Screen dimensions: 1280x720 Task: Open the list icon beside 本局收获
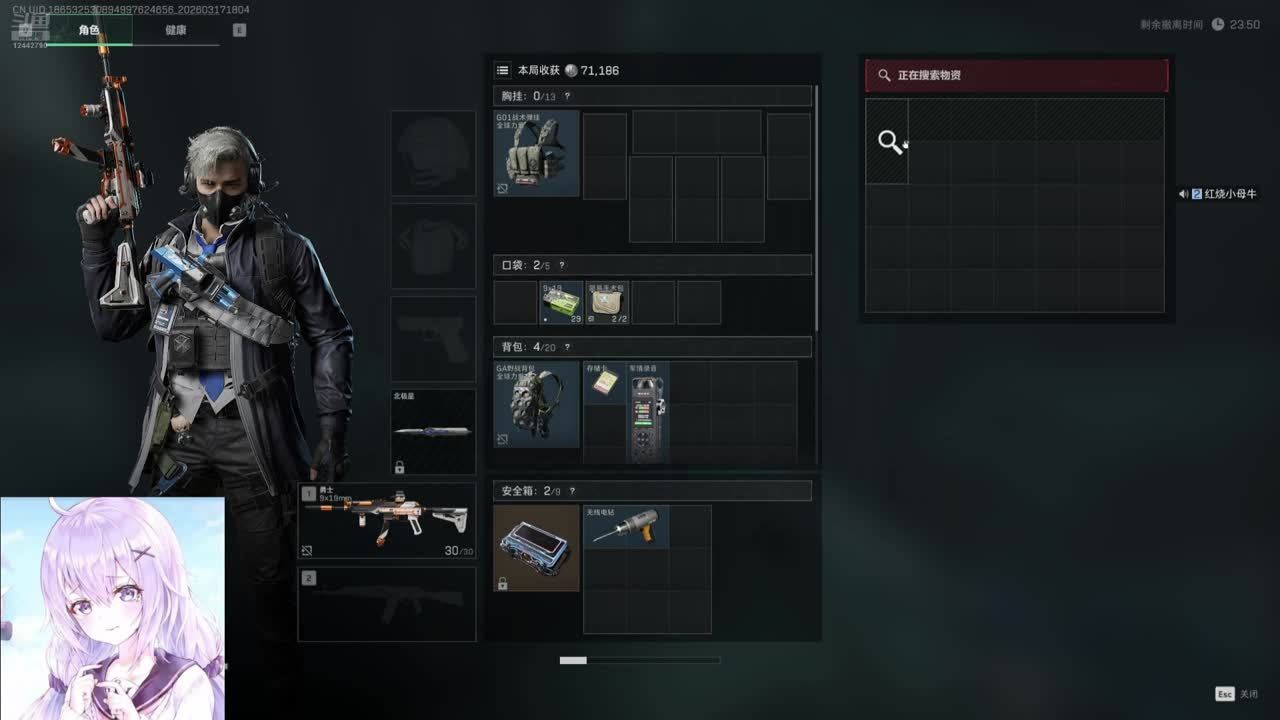click(503, 70)
